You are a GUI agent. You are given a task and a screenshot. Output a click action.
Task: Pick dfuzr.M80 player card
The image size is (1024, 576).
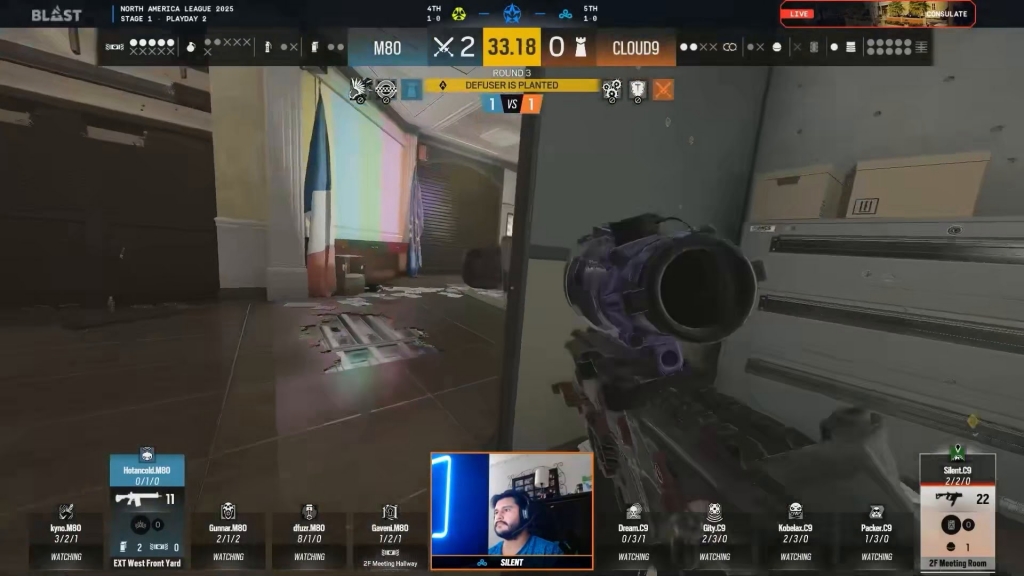pyautogui.click(x=309, y=535)
